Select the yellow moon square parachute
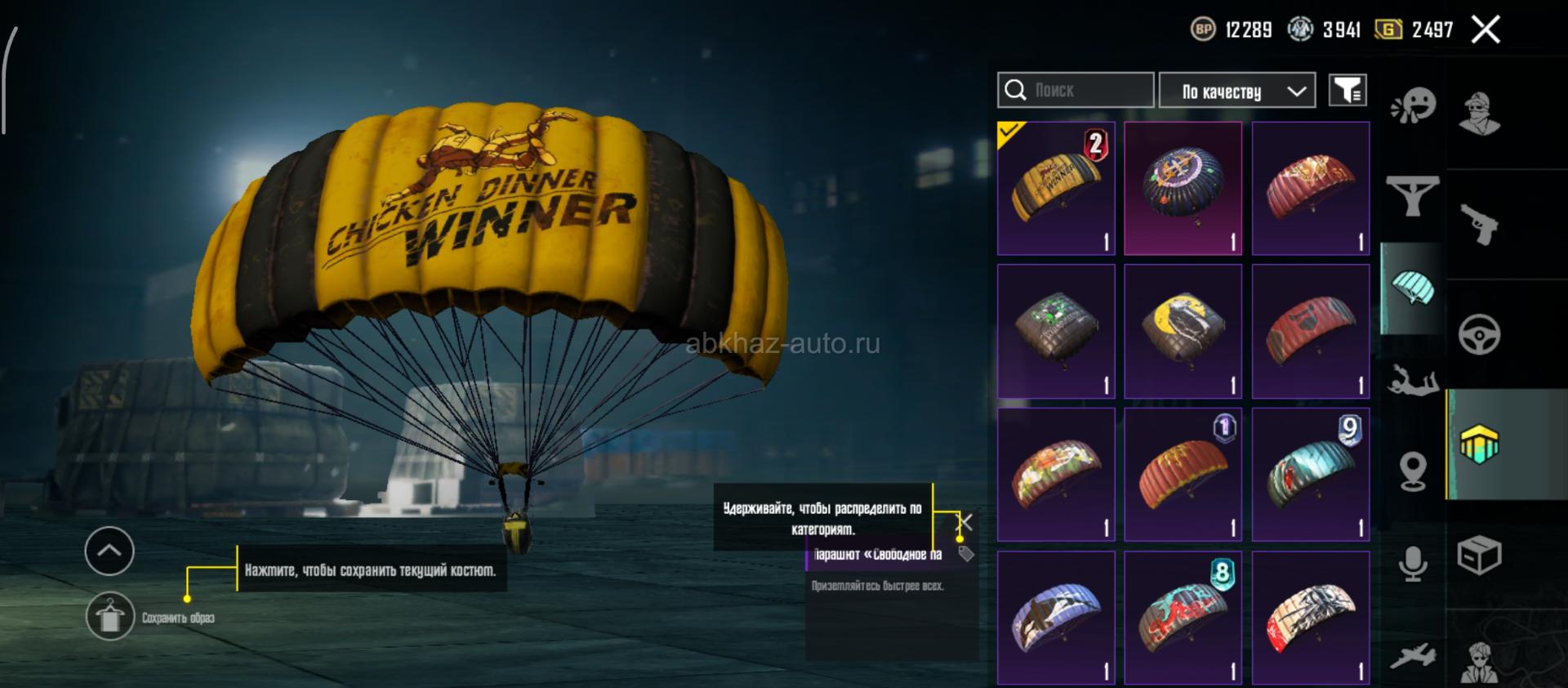The height and width of the screenshot is (688, 1568). point(1183,331)
